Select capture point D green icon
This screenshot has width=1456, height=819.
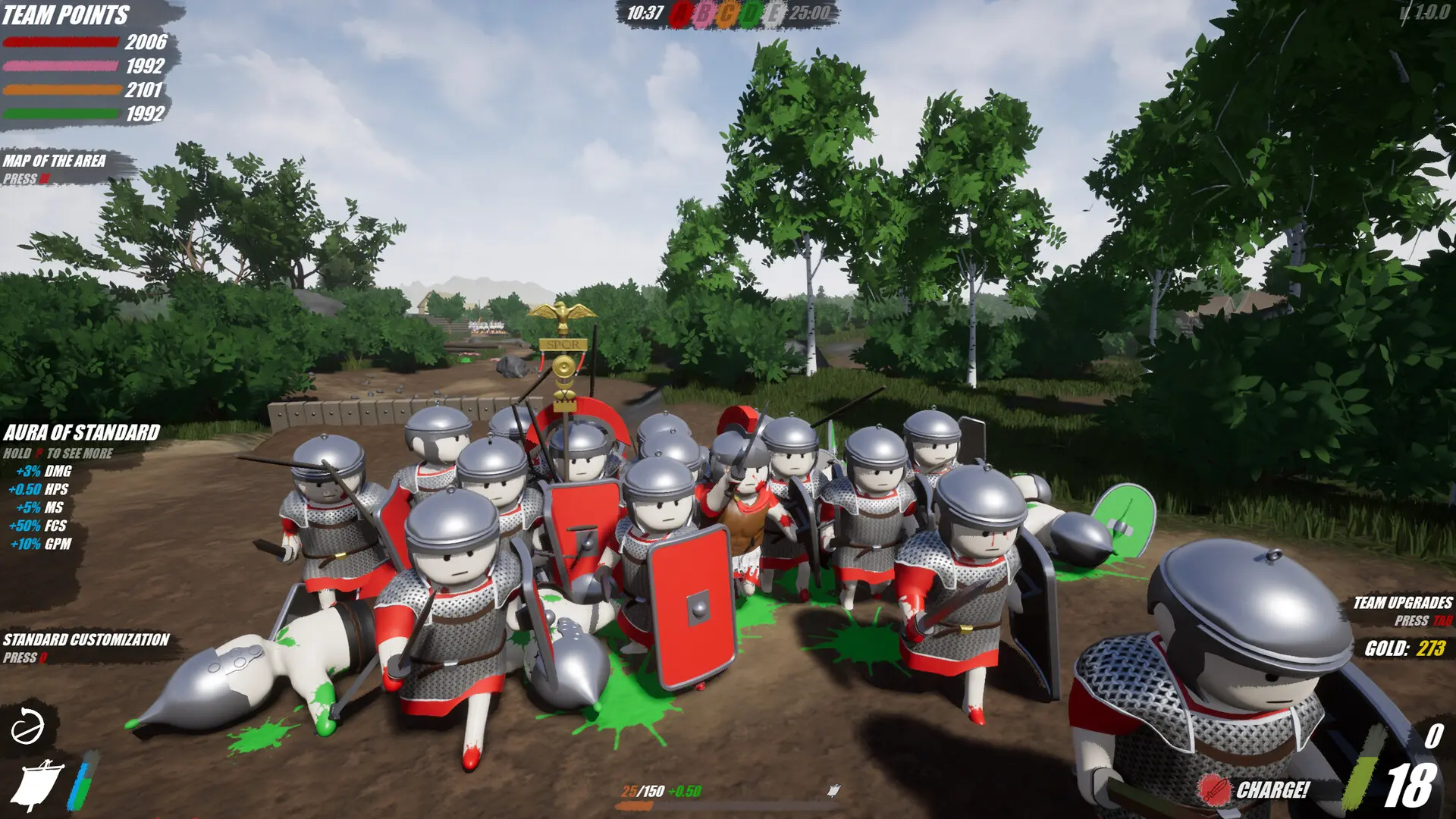(x=752, y=13)
